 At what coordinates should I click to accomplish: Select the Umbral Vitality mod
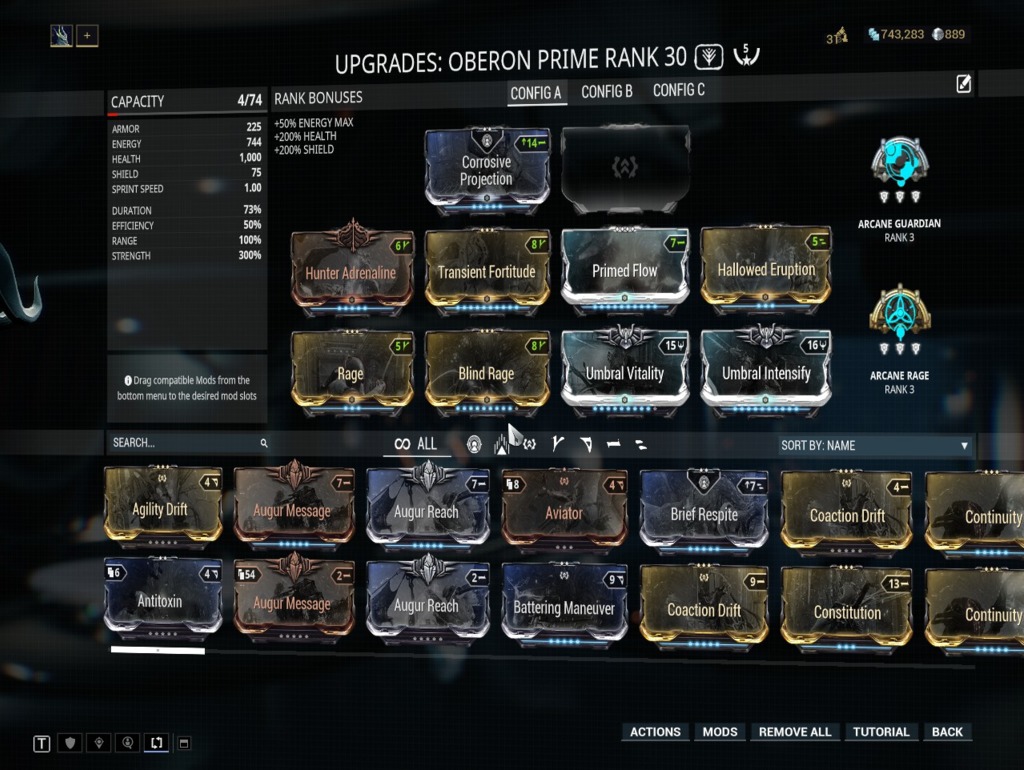click(624, 372)
